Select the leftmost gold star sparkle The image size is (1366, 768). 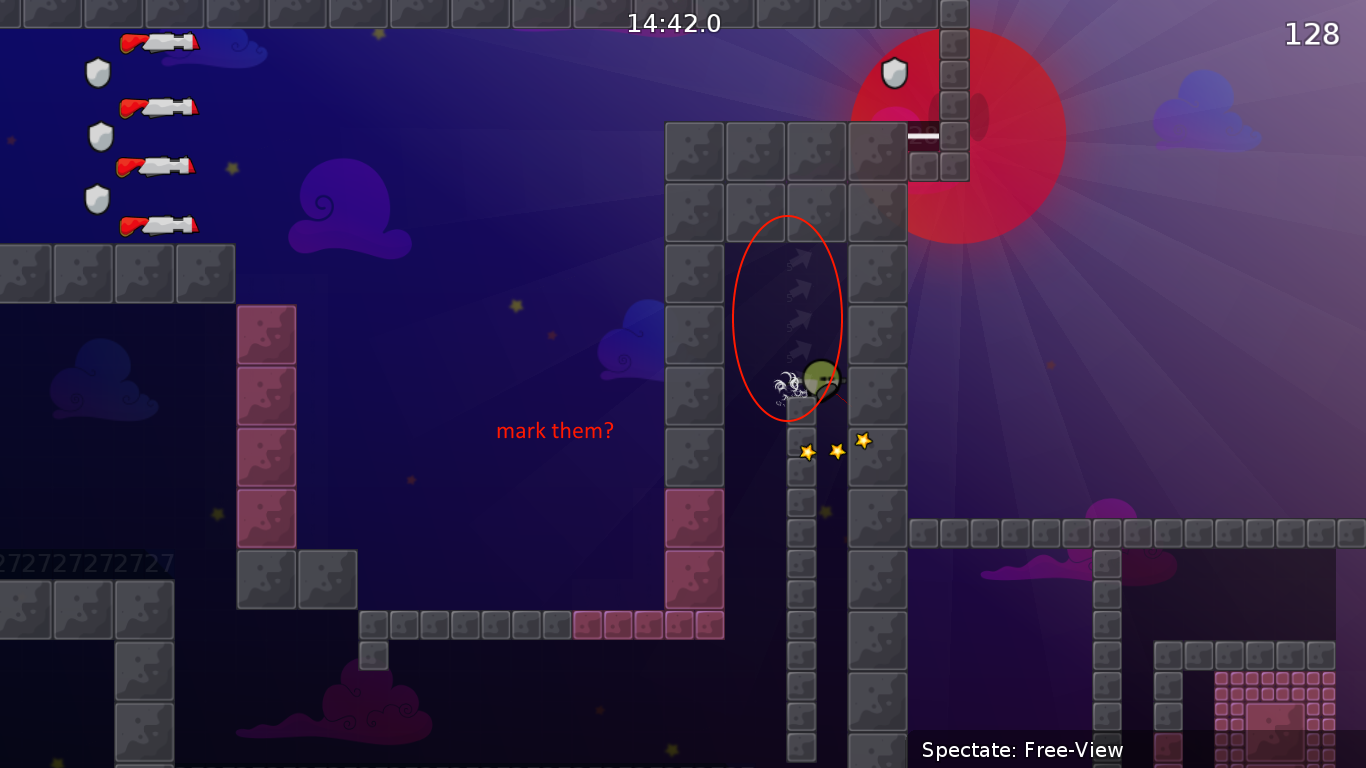[x=806, y=451]
